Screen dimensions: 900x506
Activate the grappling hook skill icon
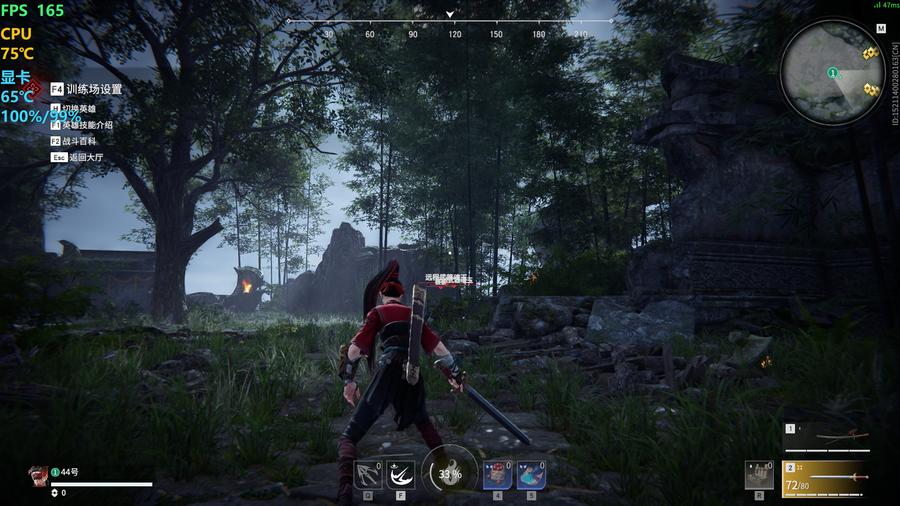click(x=367, y=473)
